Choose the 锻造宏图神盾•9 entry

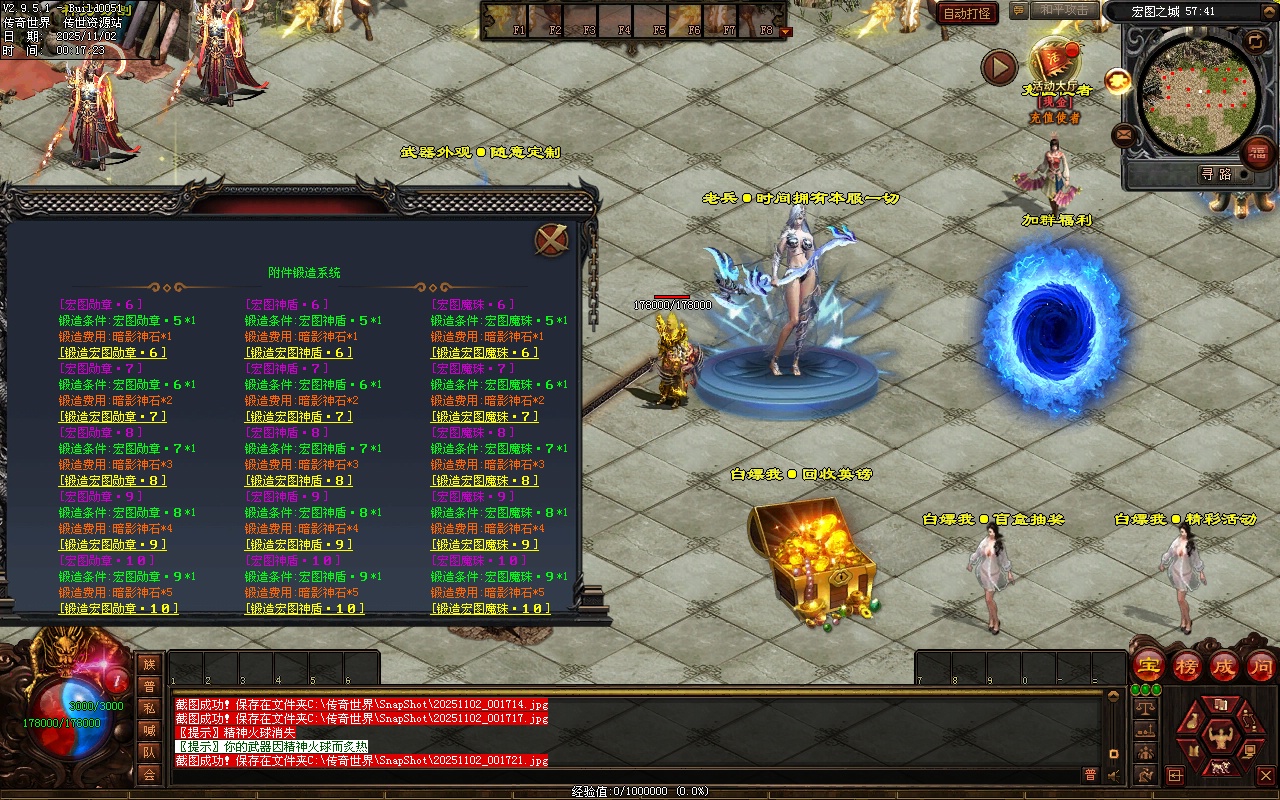[299, 545]
